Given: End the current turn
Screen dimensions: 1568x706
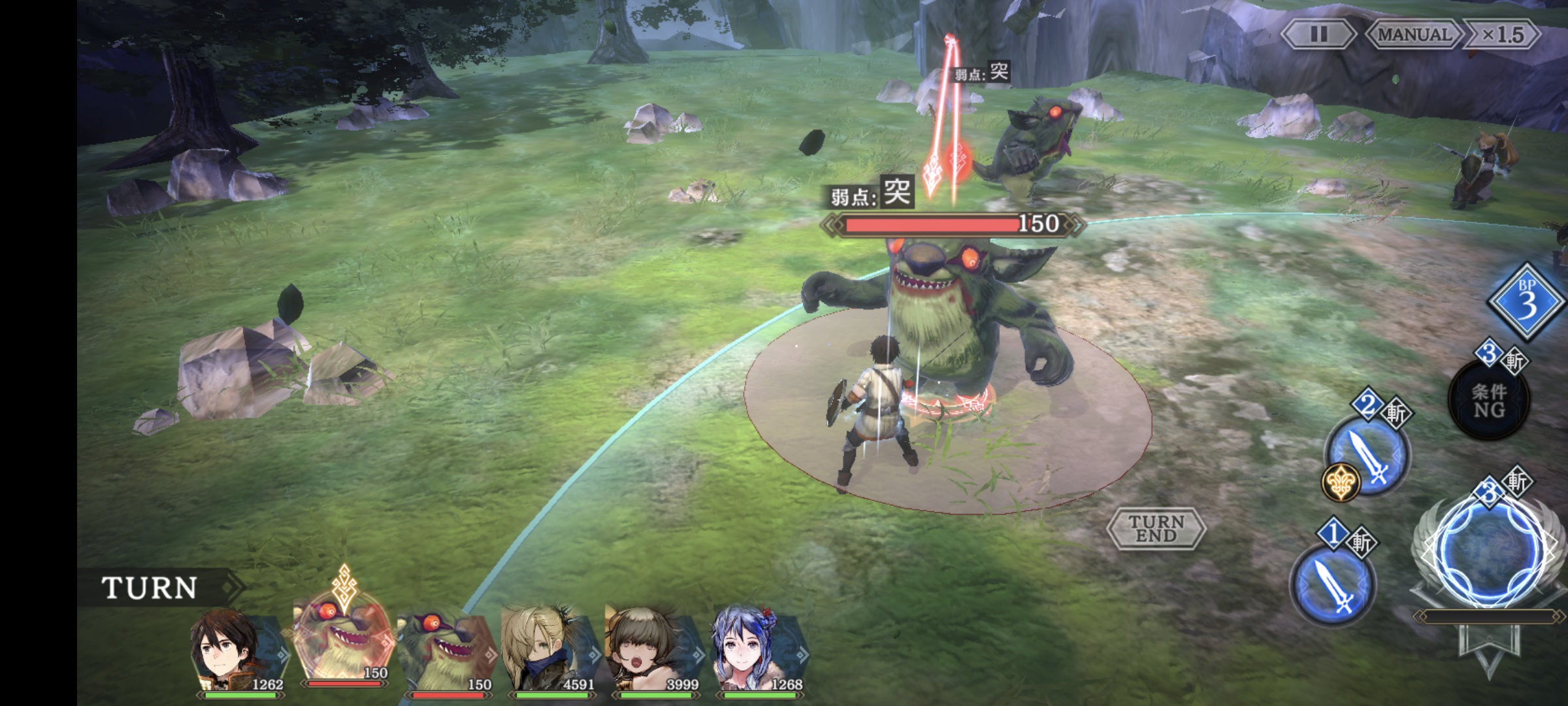Looking at the screenshot, I should [1156, 528].
